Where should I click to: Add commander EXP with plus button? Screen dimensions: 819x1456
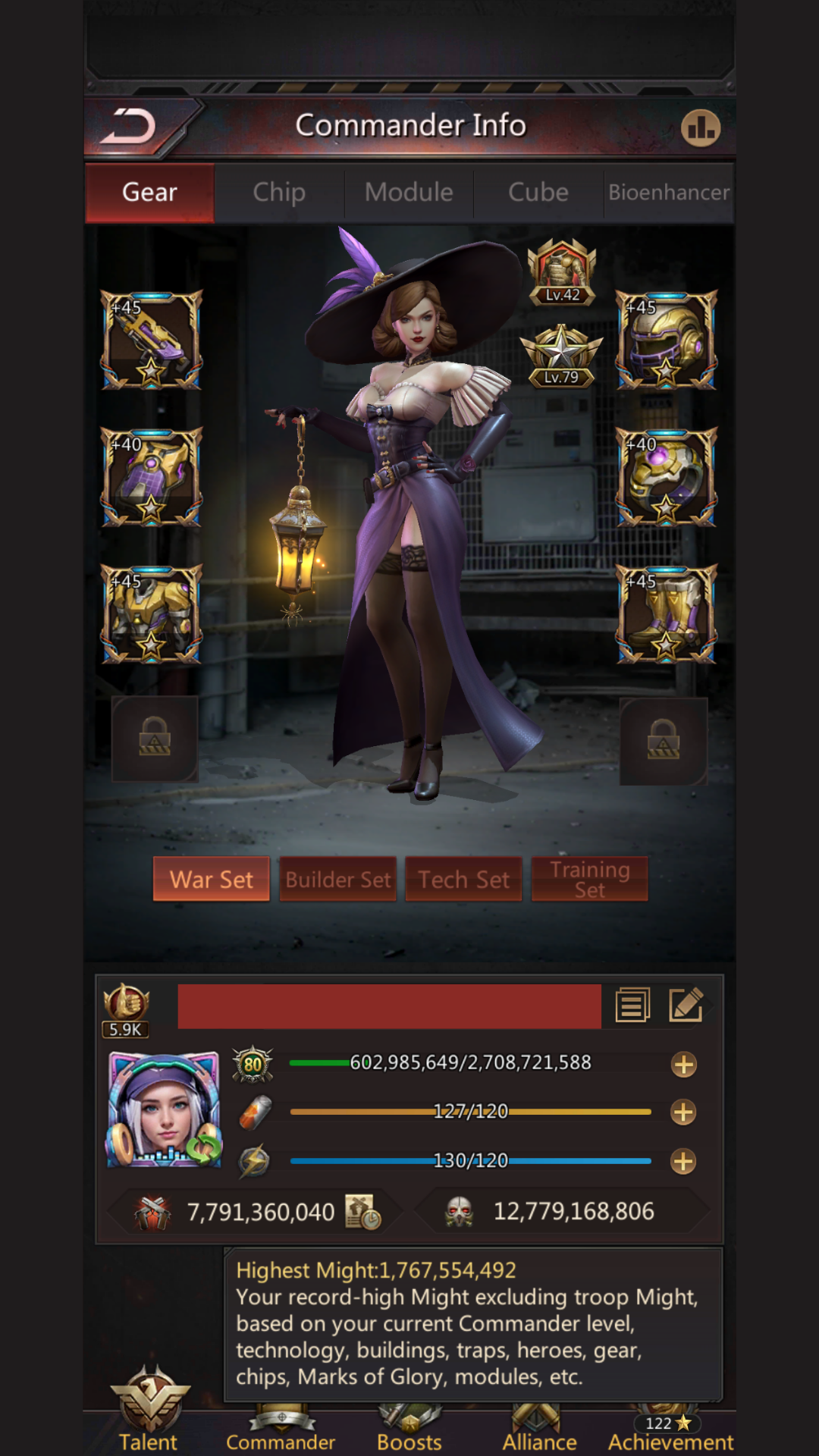tap(683, 1065)
